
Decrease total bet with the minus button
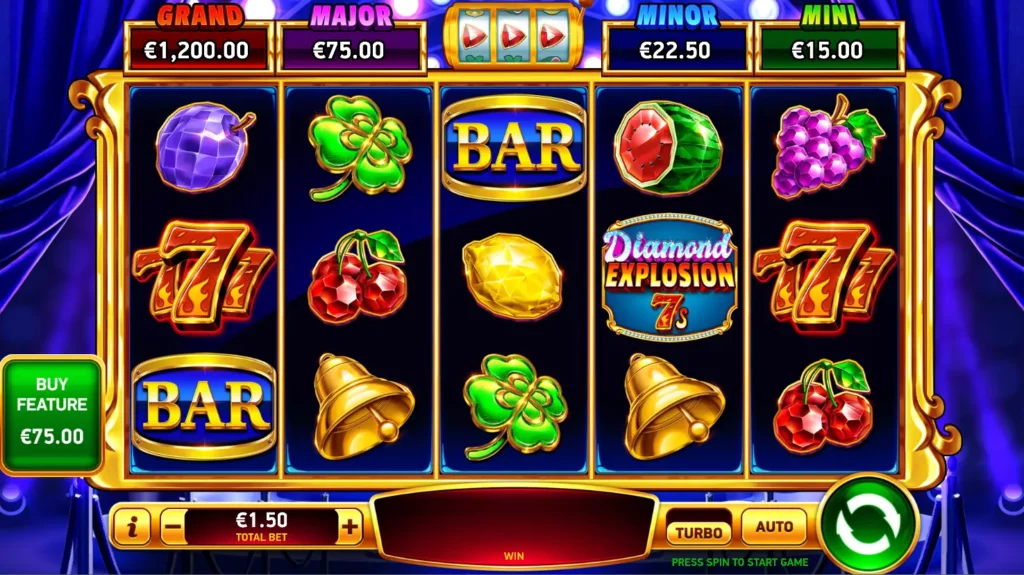171,525
